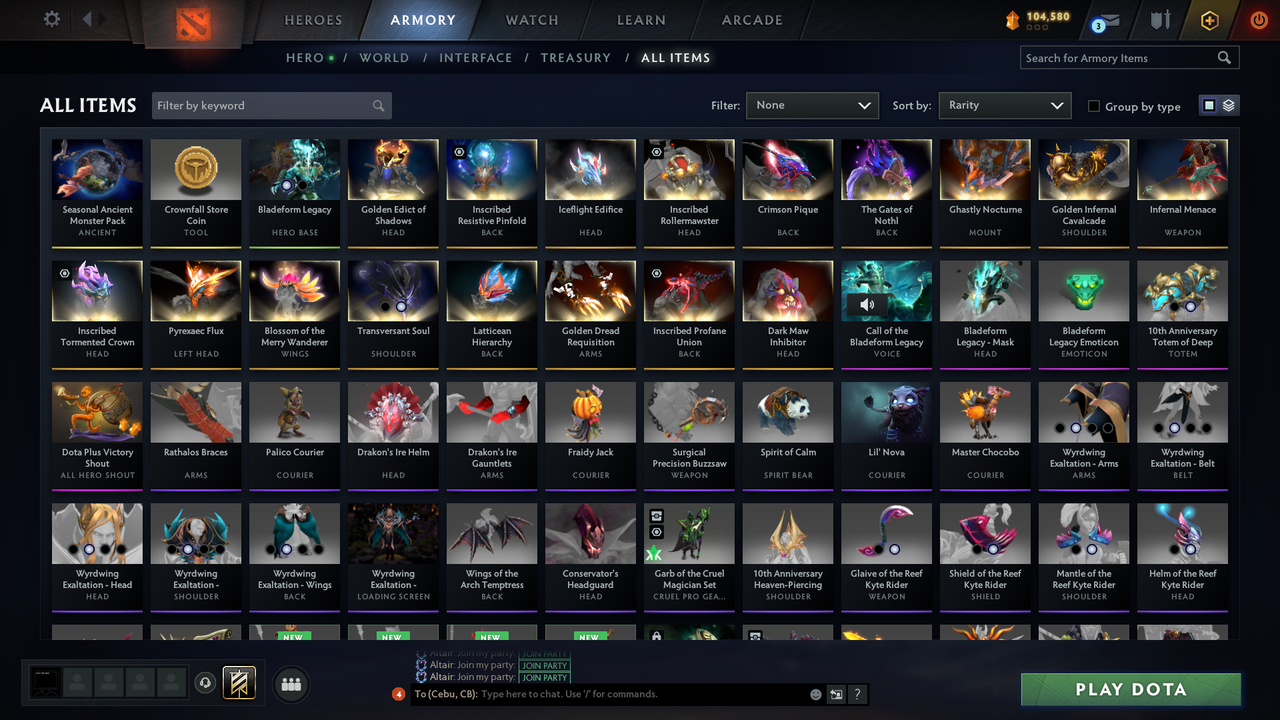1280x720 pixels.
Task: Open the Sort by Rarity dropdown
Action: (1004, 105)
